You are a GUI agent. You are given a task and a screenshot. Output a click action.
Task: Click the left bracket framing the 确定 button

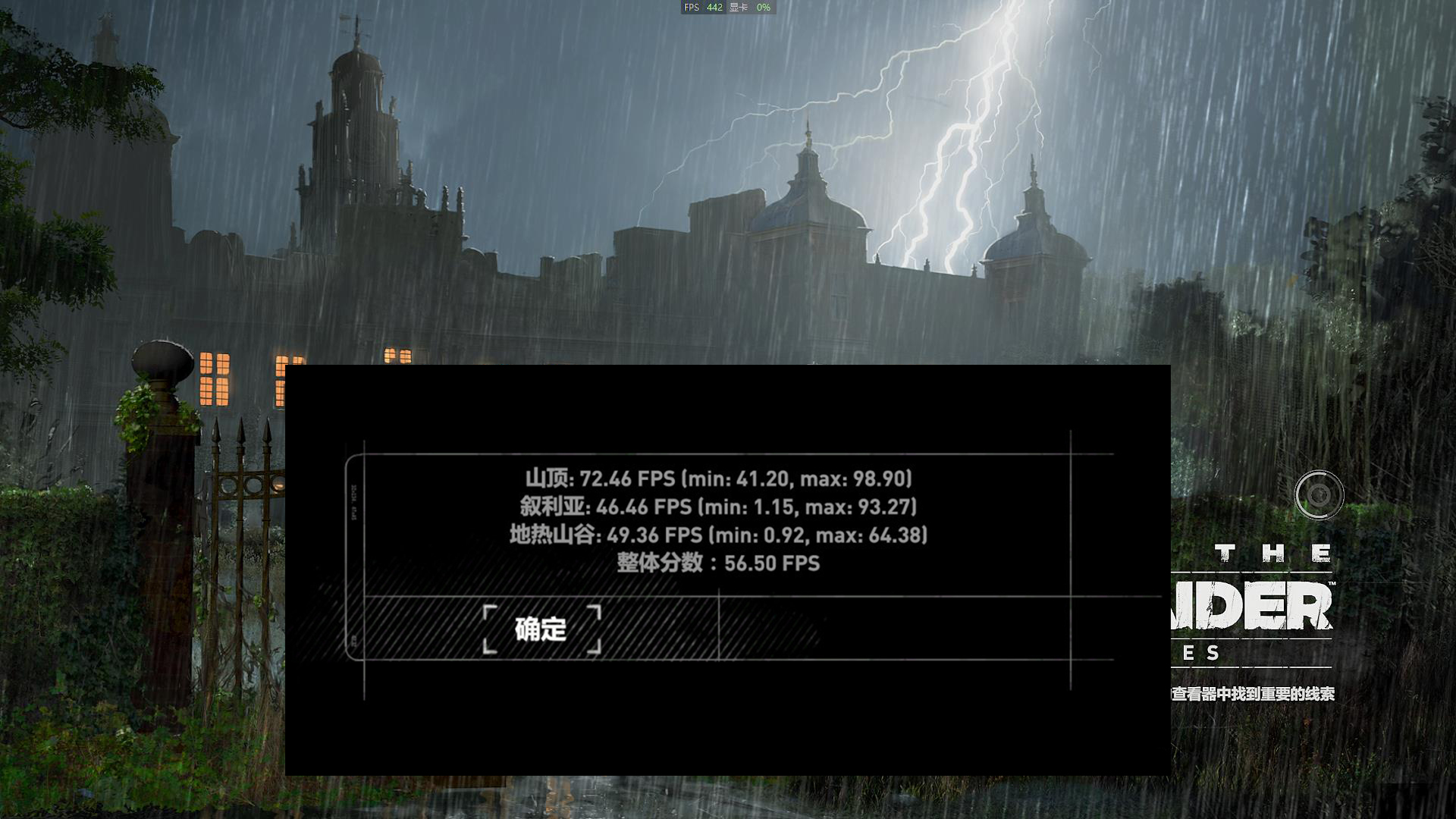coord(489,630)
